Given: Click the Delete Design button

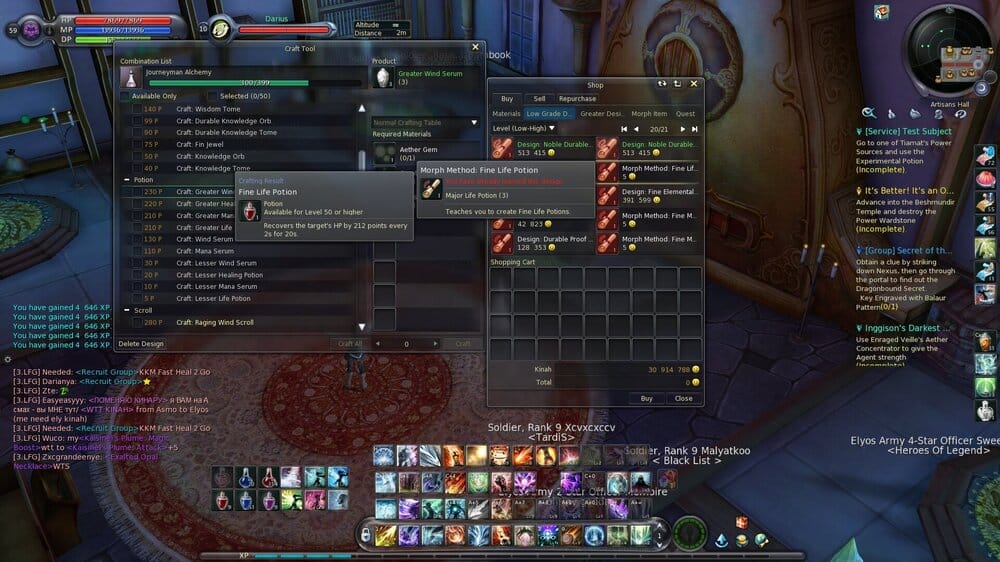Looking at the screenshot, I should tap(141, 344).
